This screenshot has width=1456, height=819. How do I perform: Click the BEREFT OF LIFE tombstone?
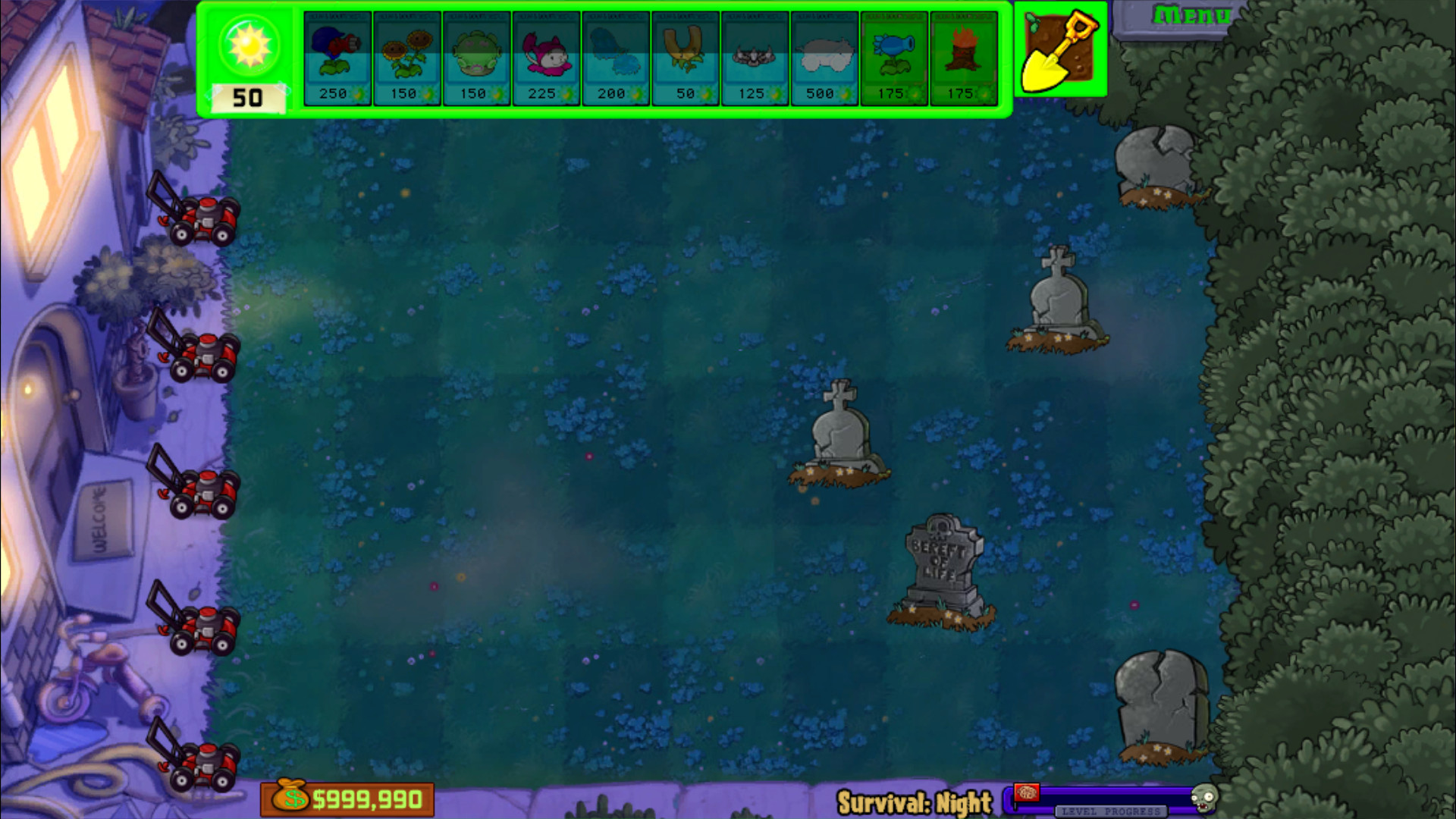click(940, 561)
